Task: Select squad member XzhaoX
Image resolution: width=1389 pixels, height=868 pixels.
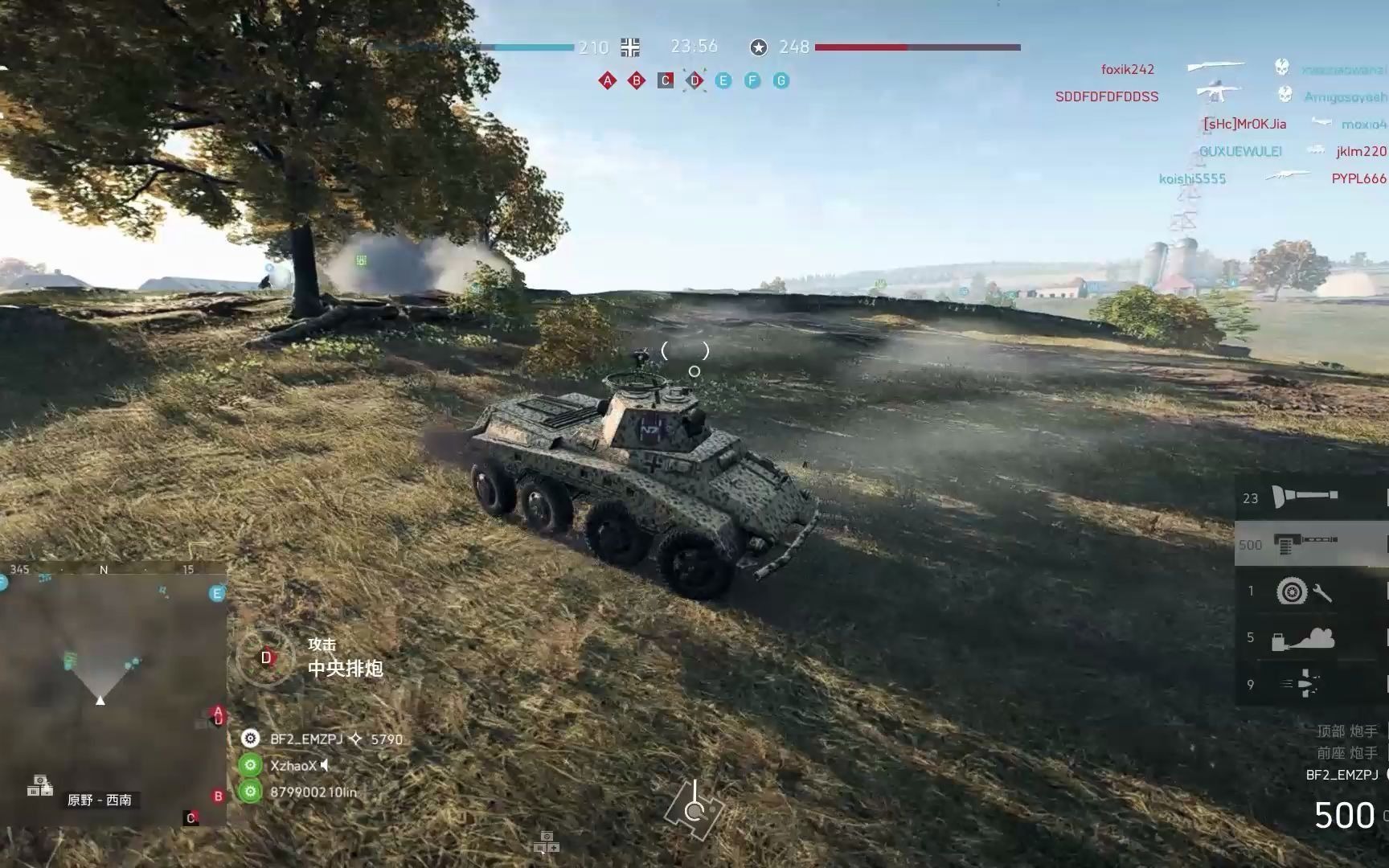Action: 293,765
